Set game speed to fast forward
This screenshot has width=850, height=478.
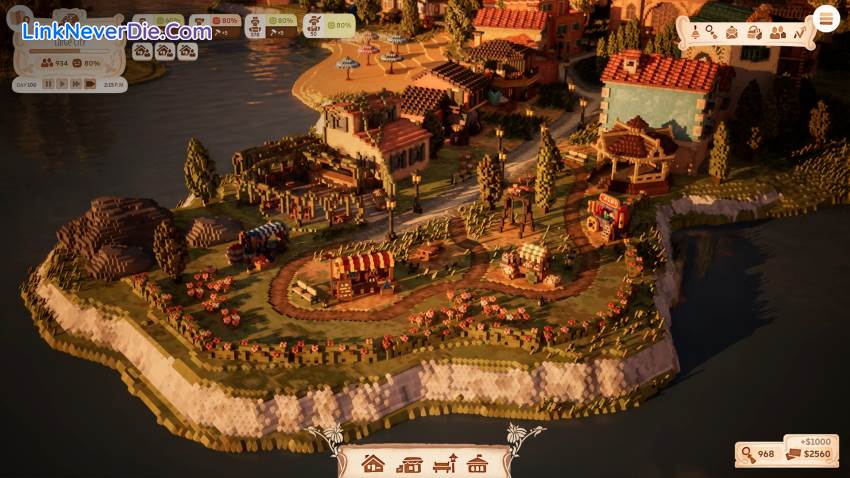(x=76, y=85)
